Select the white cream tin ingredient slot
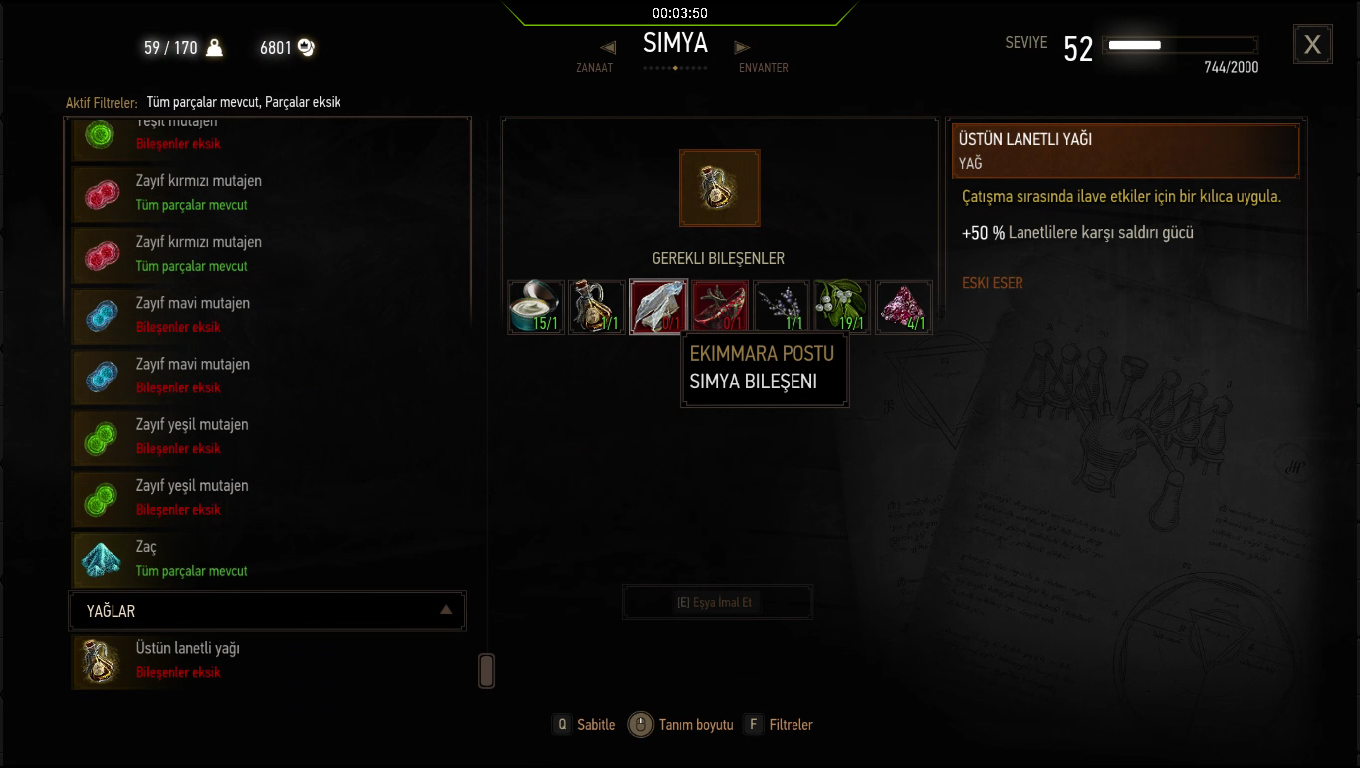The width and height of the screenshot is (1360, 768). pos(536,306)
